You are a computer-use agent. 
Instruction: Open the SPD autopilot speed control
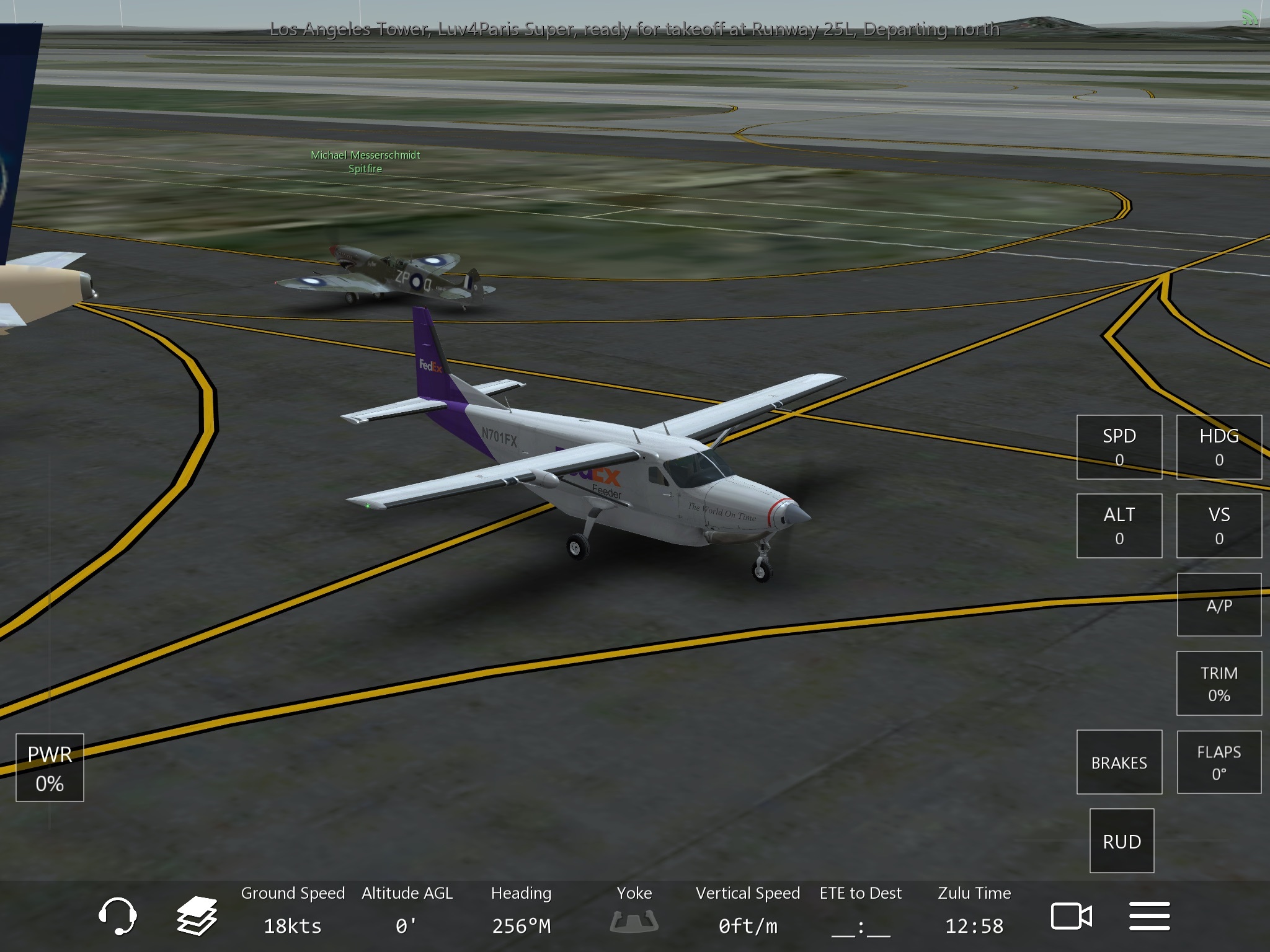pos(1119,447)
